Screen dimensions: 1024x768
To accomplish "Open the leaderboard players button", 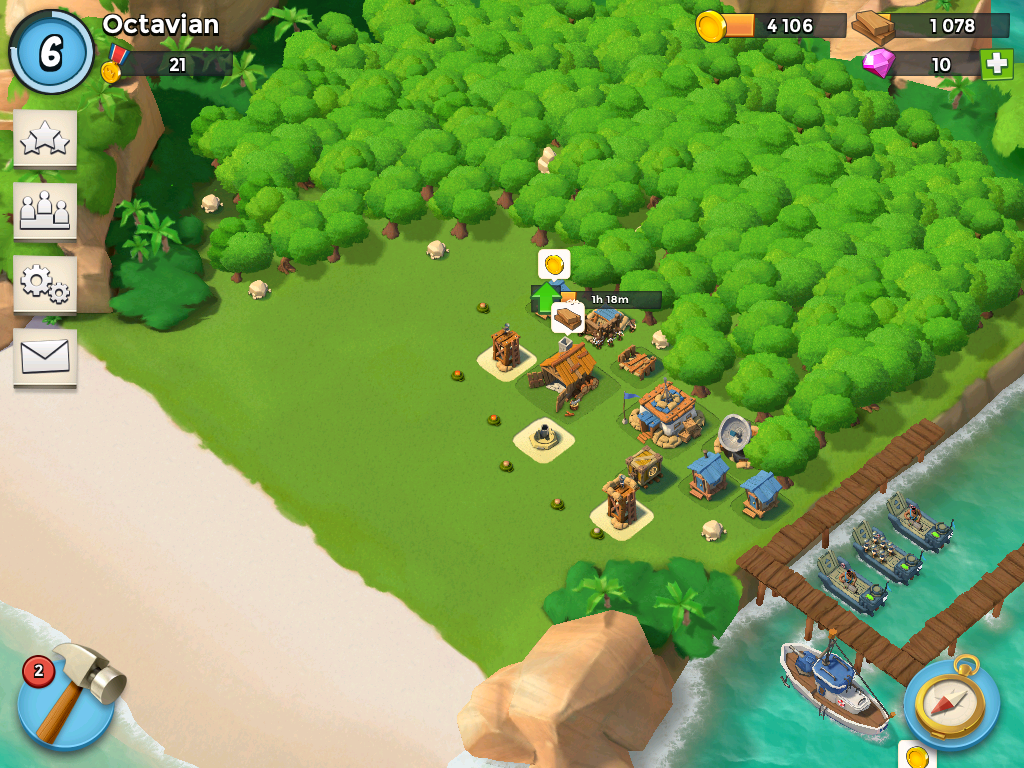I will click(x=45, y=211).
